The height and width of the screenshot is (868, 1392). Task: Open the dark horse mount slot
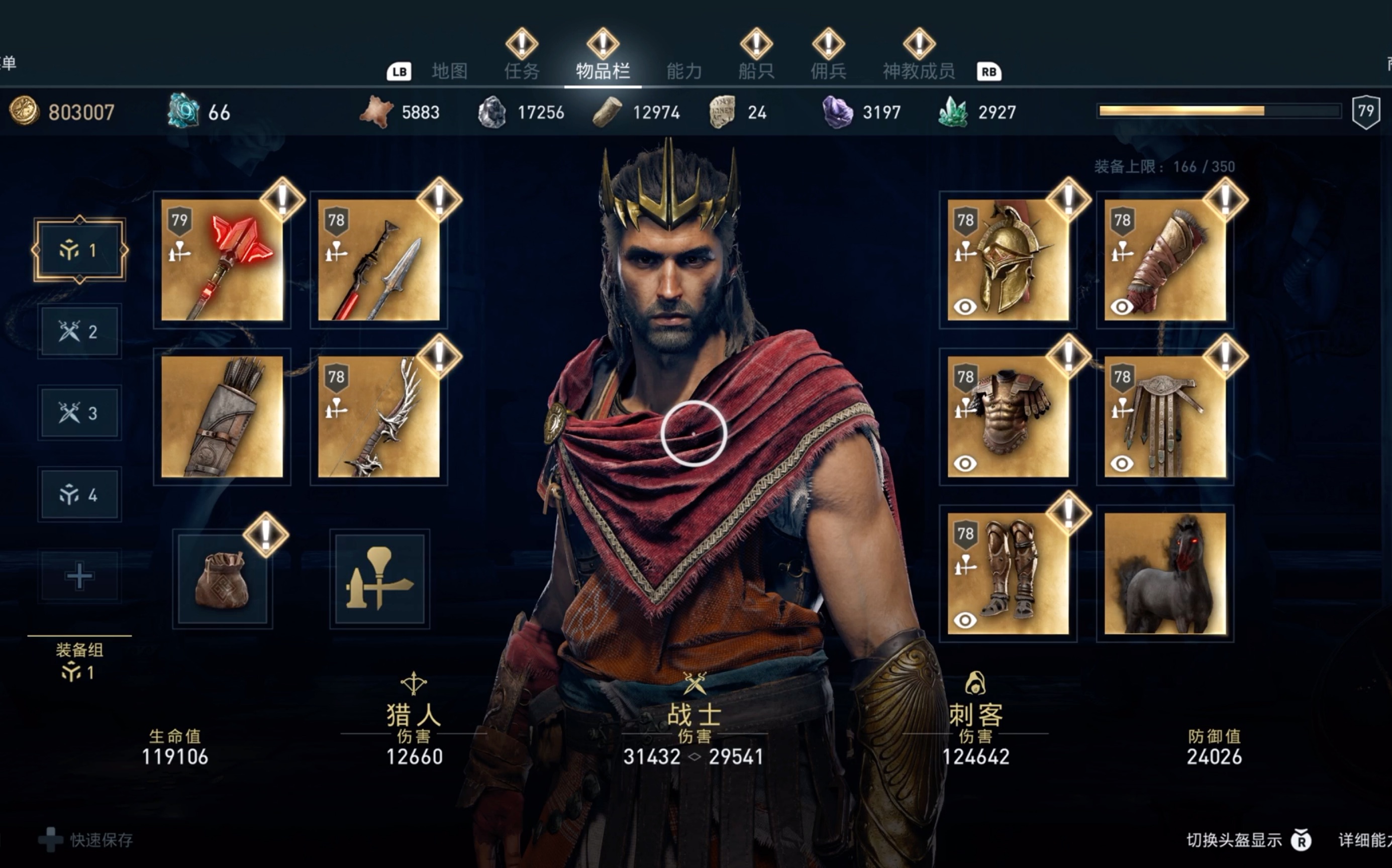(x=1164, y=574)
